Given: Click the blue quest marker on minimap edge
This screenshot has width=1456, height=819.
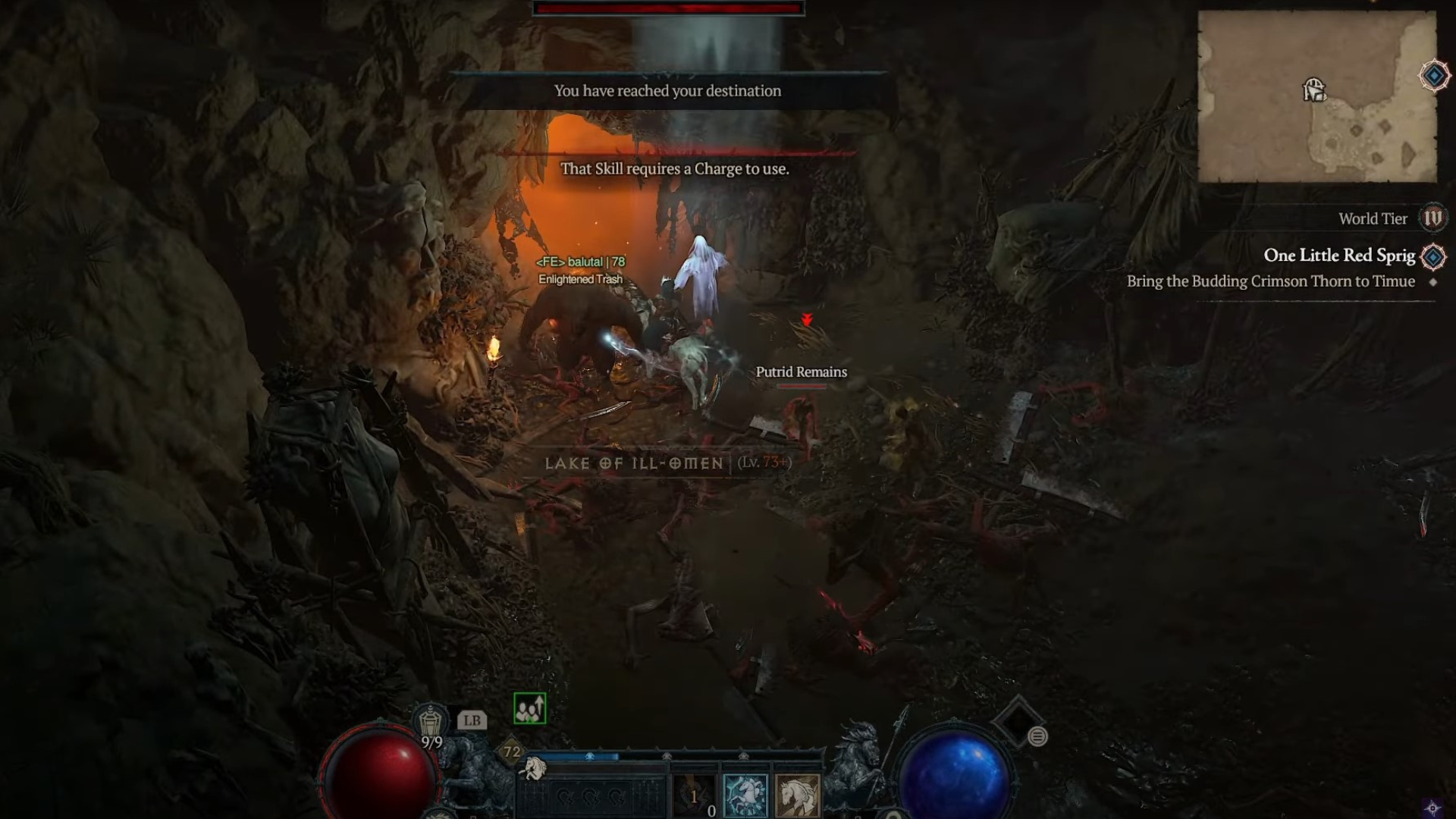Looking at the screenshot, I should click(x=1434, y=76).
